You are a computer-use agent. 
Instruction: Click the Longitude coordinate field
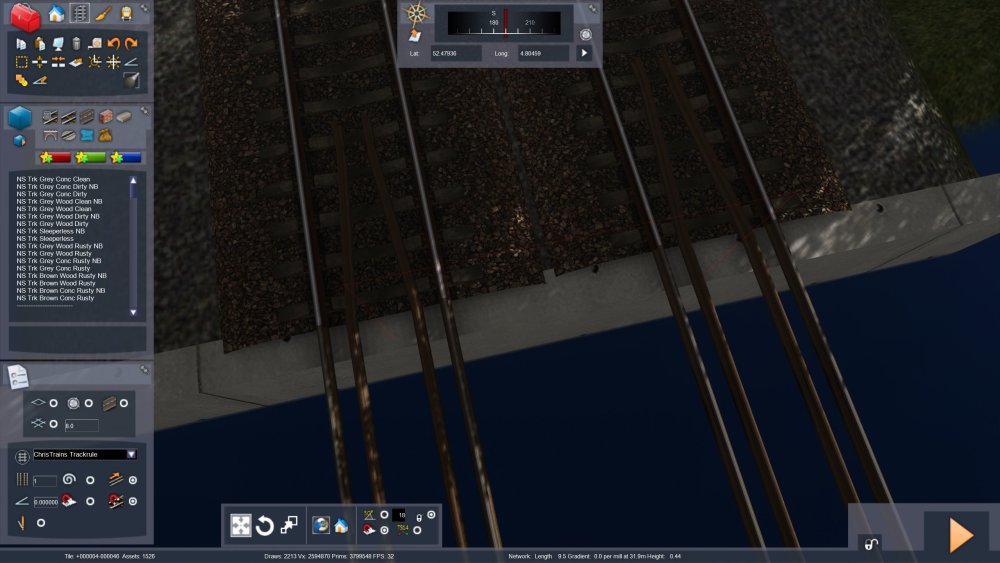tap(543, 53)
